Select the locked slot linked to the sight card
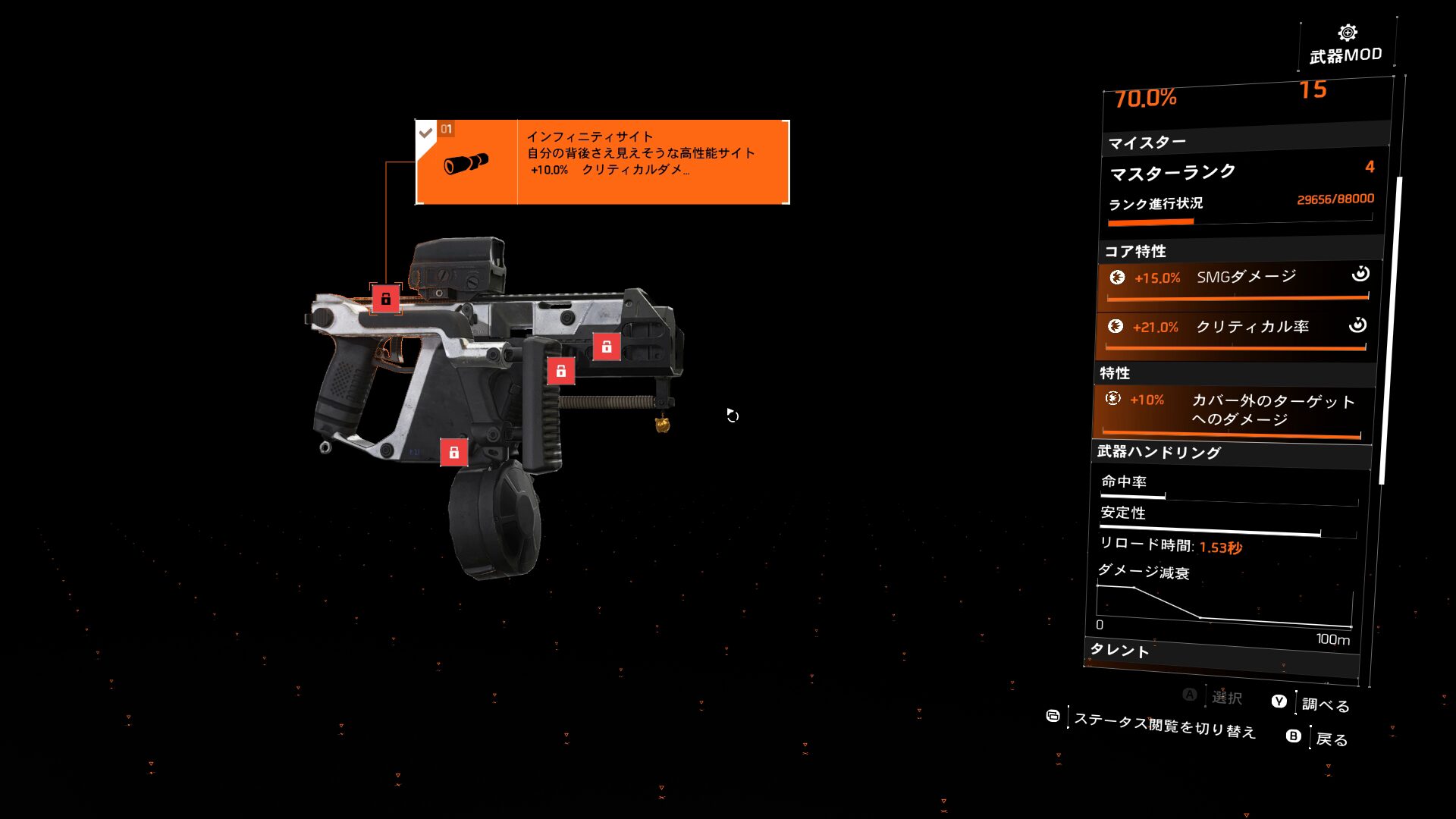This screenshot has width=1456, height=819. pyautogui.click(x=386, y=299)
